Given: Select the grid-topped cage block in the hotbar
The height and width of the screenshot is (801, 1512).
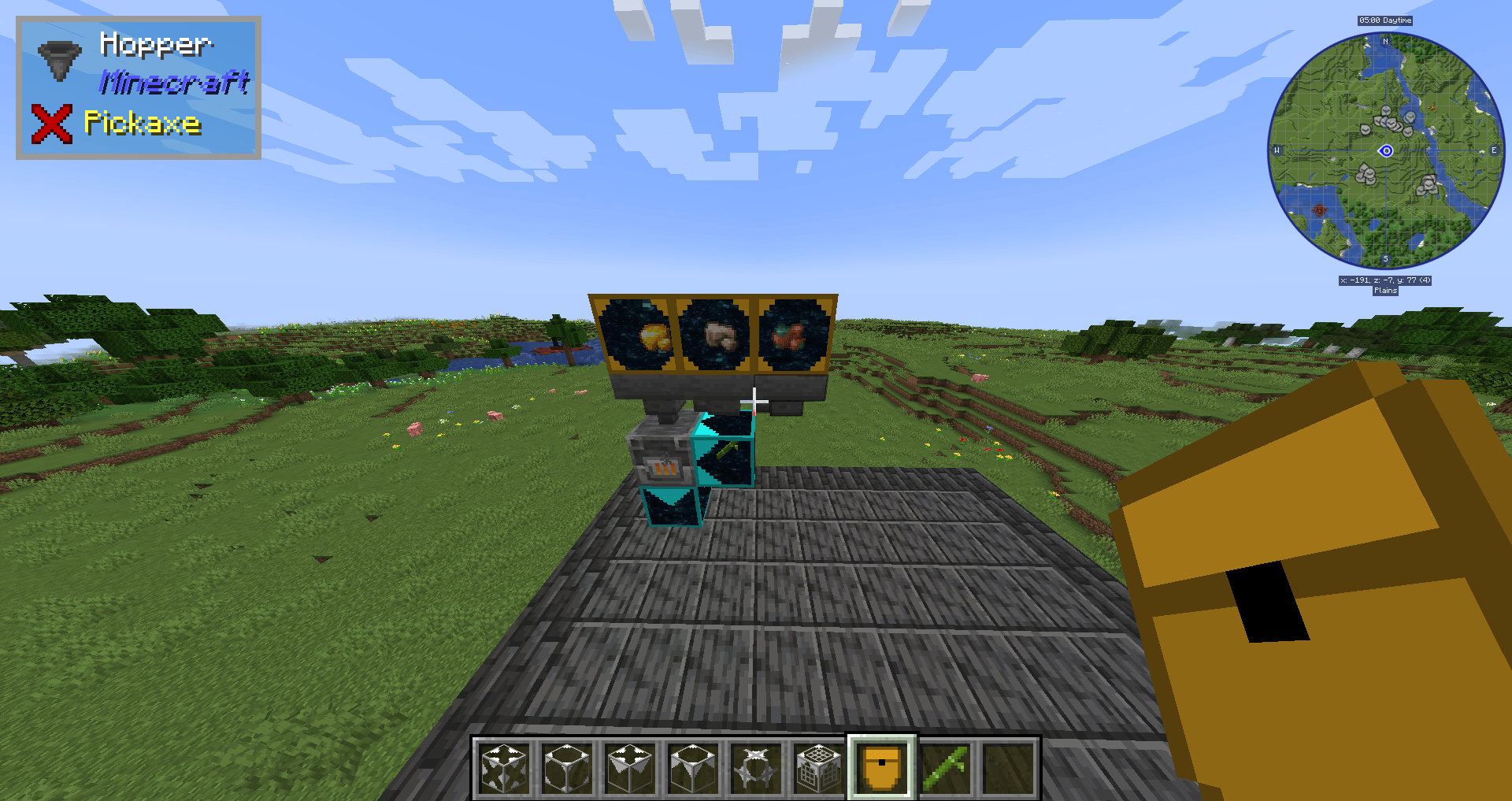Looking at the screenshot, I should pyautogui.click(x=817, y=764).
